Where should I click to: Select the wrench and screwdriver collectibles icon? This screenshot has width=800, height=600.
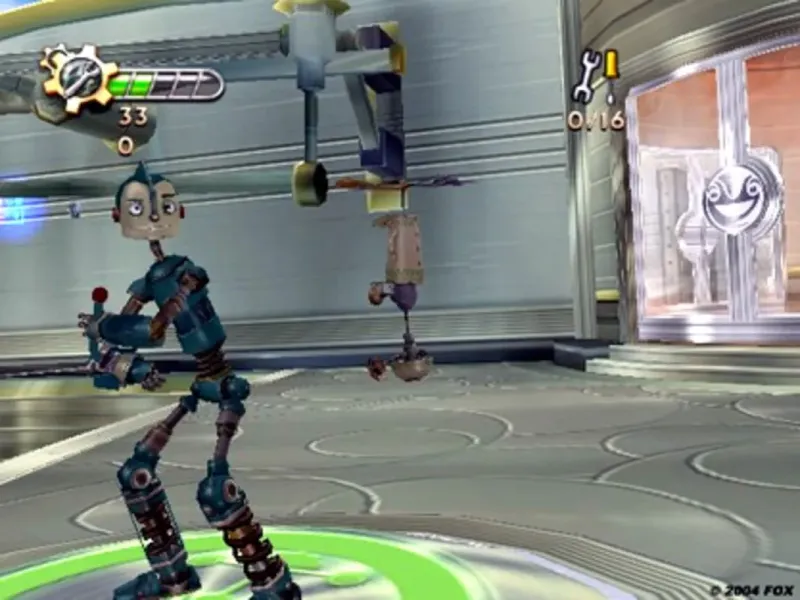[596, 76]
